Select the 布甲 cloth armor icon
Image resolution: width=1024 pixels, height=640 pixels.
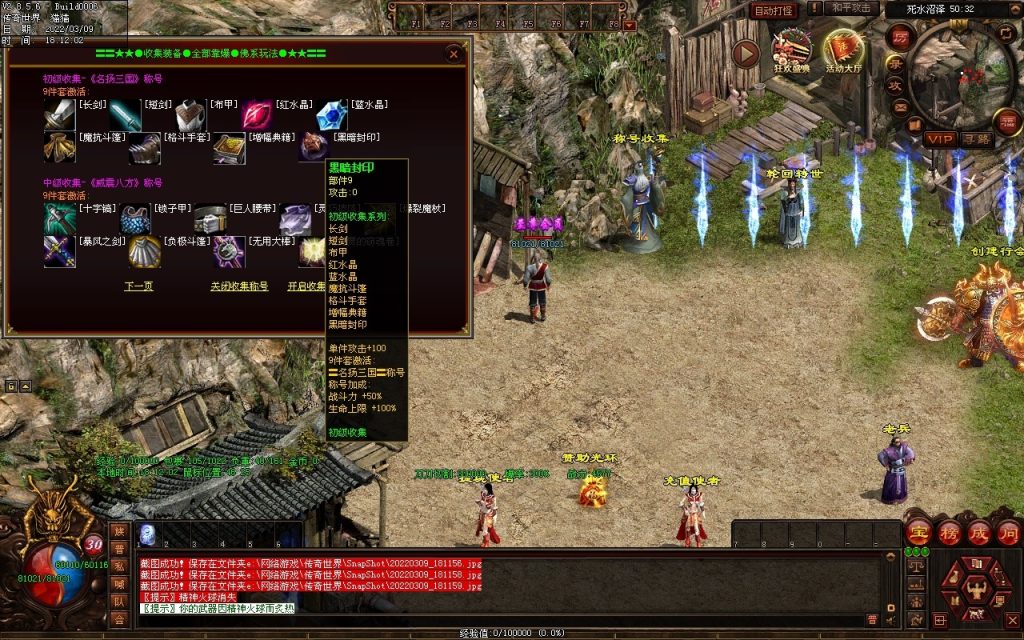click(x=191, y=116)
